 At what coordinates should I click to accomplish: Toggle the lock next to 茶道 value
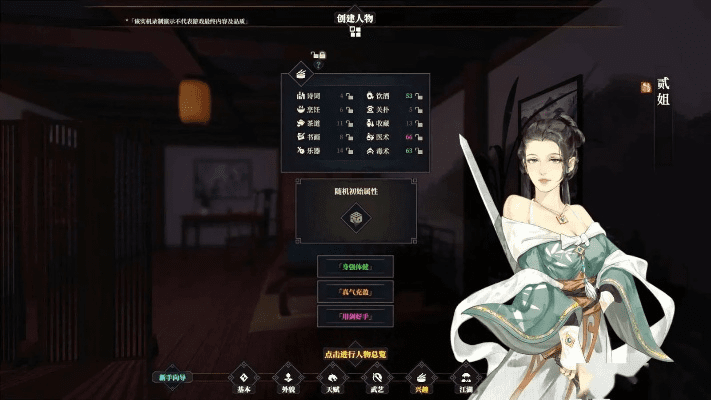[351, 124]
